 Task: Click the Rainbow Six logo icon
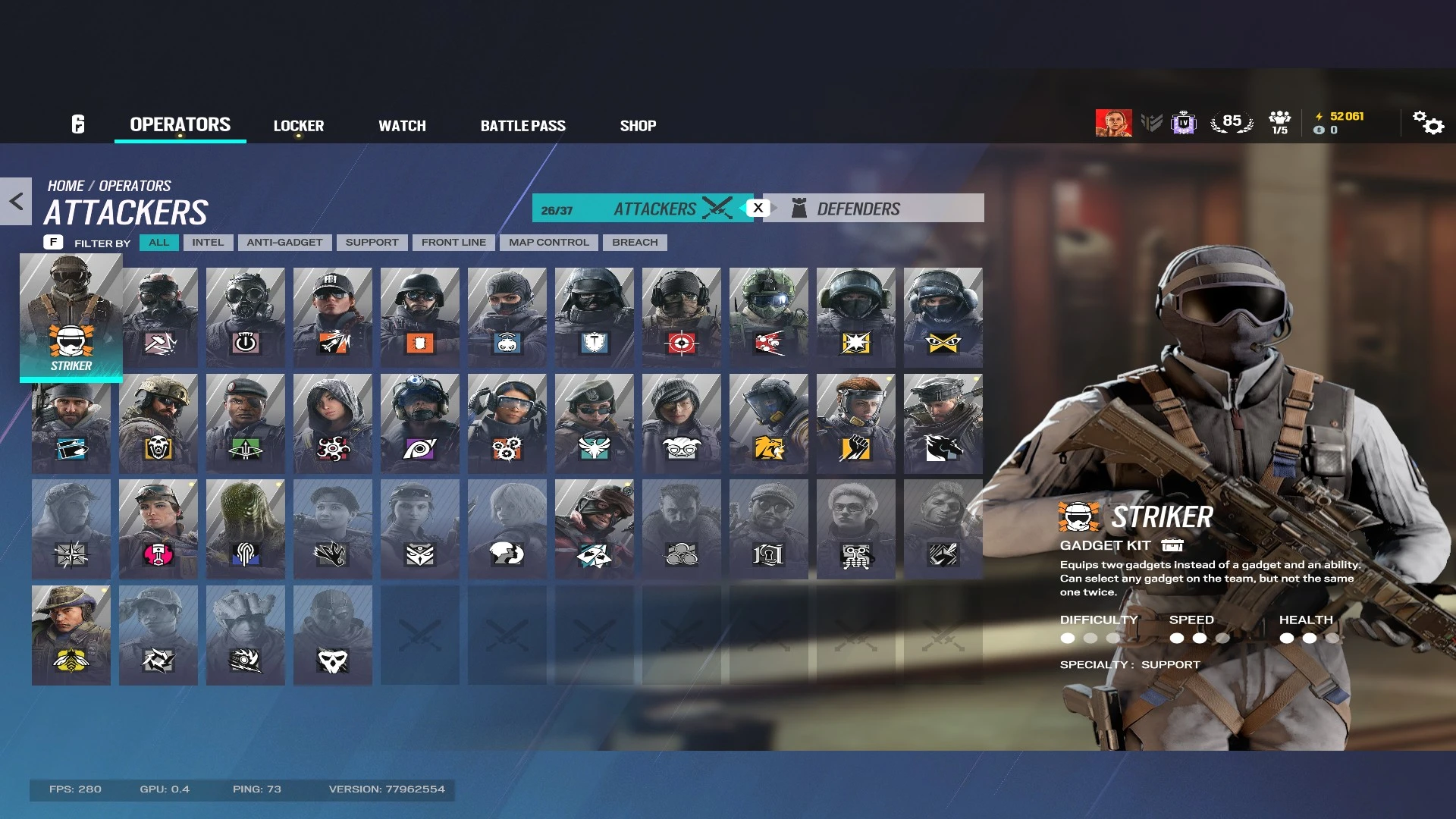tap(79, 124)
